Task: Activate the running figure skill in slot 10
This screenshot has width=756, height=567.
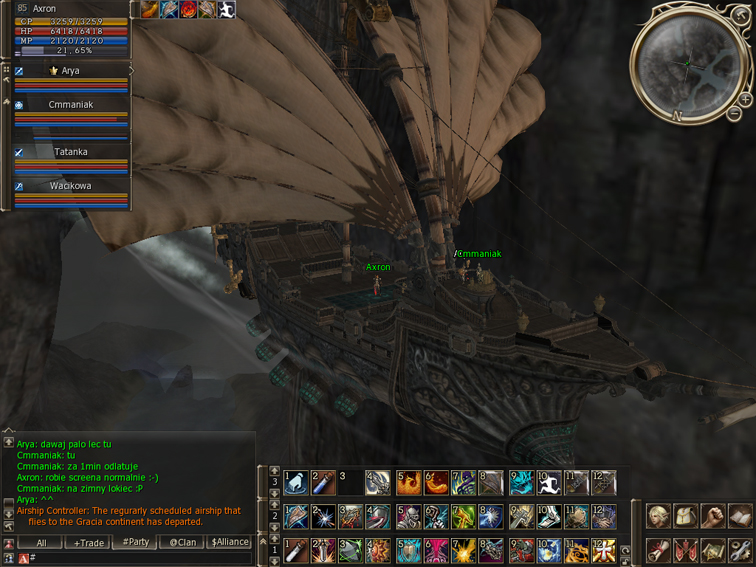Action: 549,484
